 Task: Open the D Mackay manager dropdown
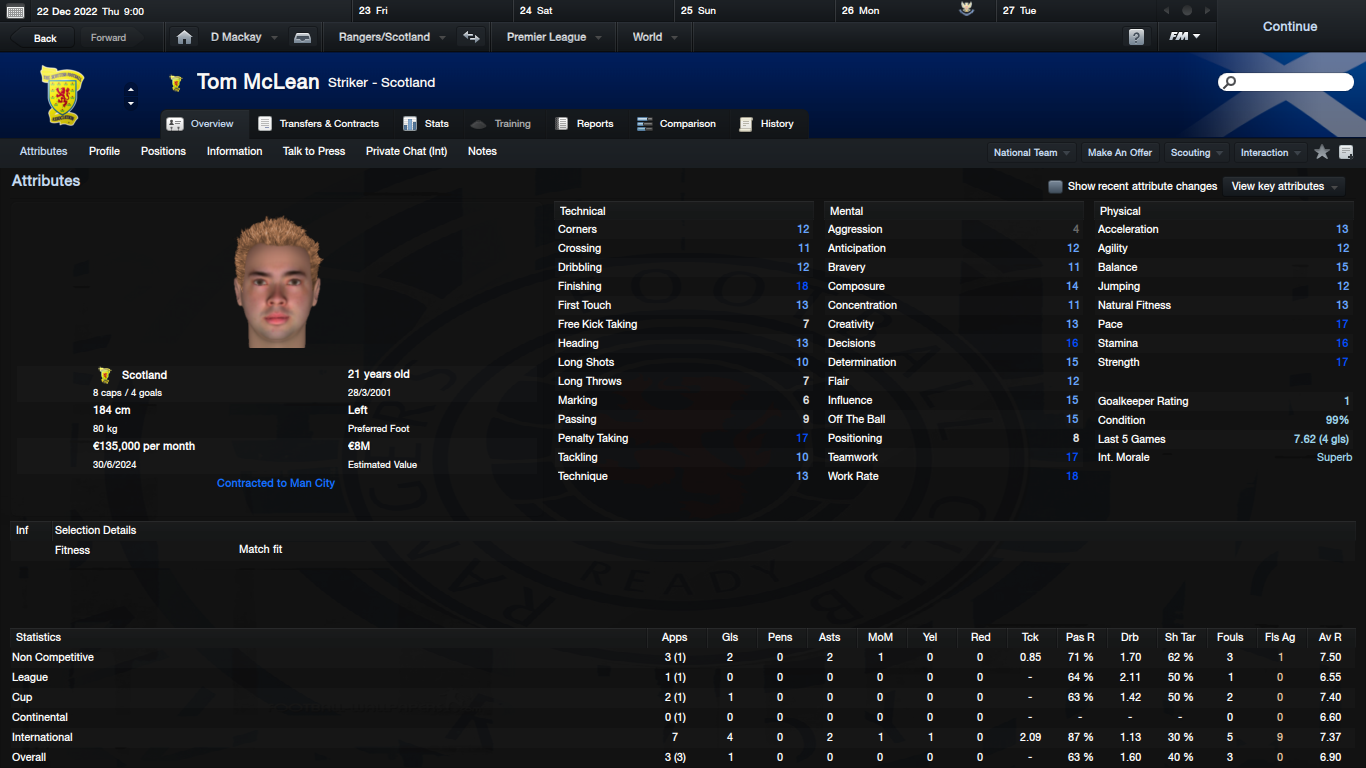coord(243,37)
